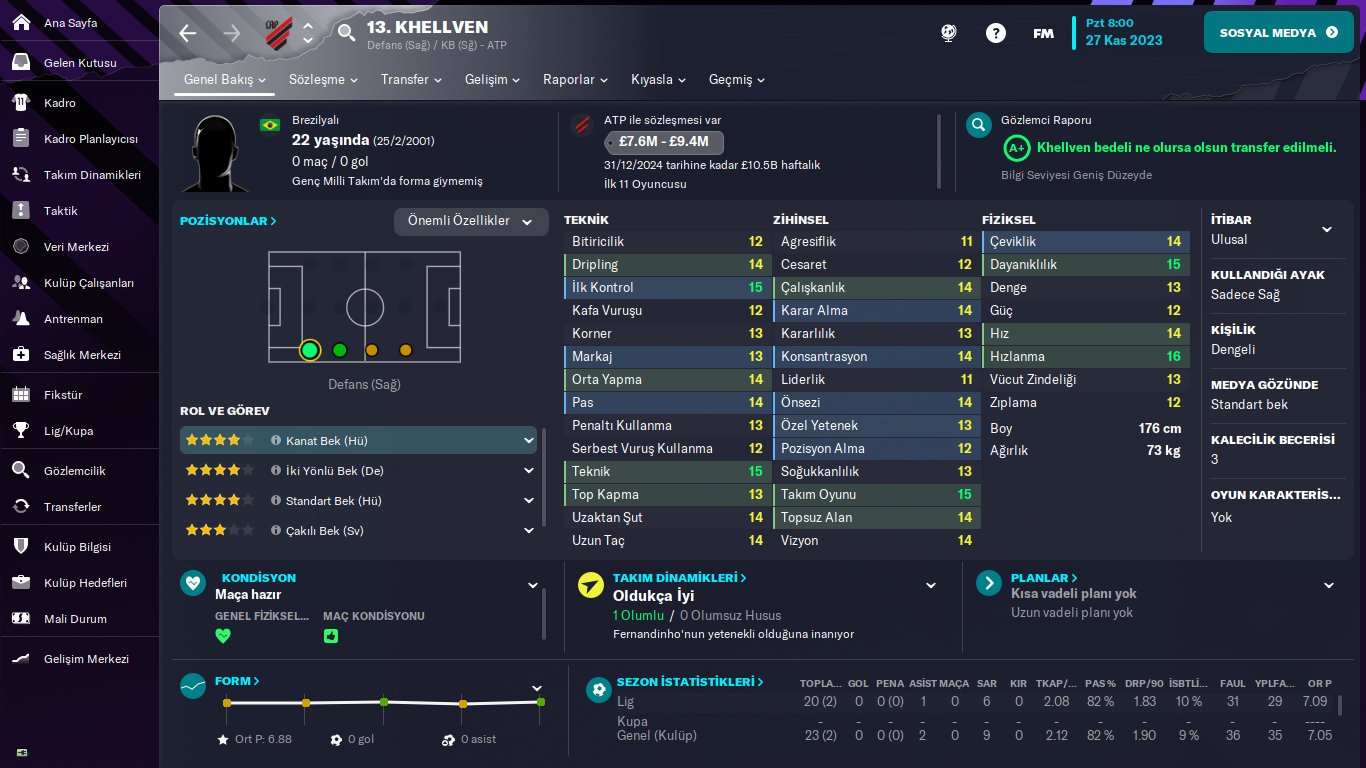Expand the Önemli Özellikler dropdown
Viewport: 1366px width, 768px height.
pyautogui.click(x=471, y=222)
